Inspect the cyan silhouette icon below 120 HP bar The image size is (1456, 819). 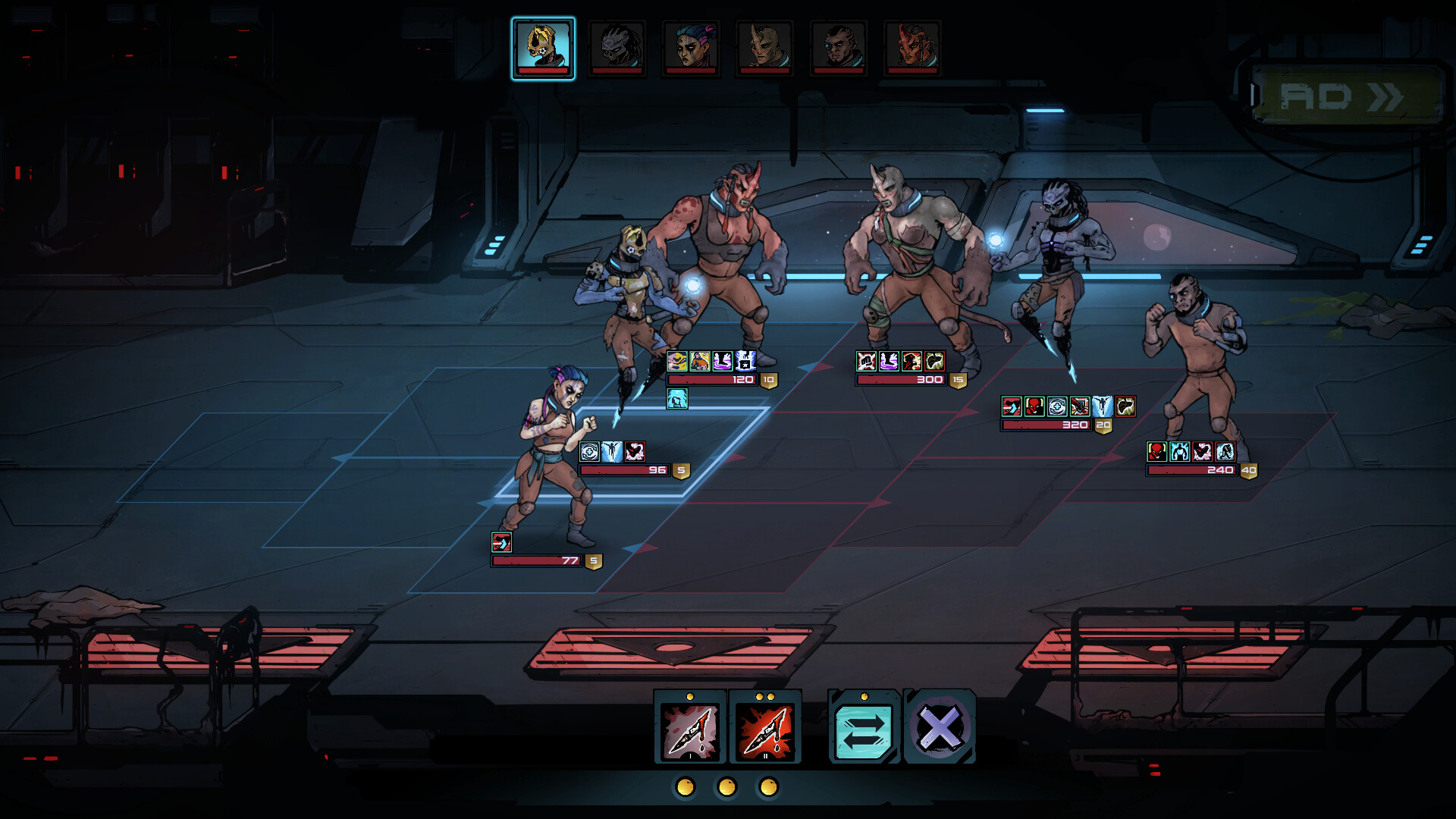coord(676,399)
